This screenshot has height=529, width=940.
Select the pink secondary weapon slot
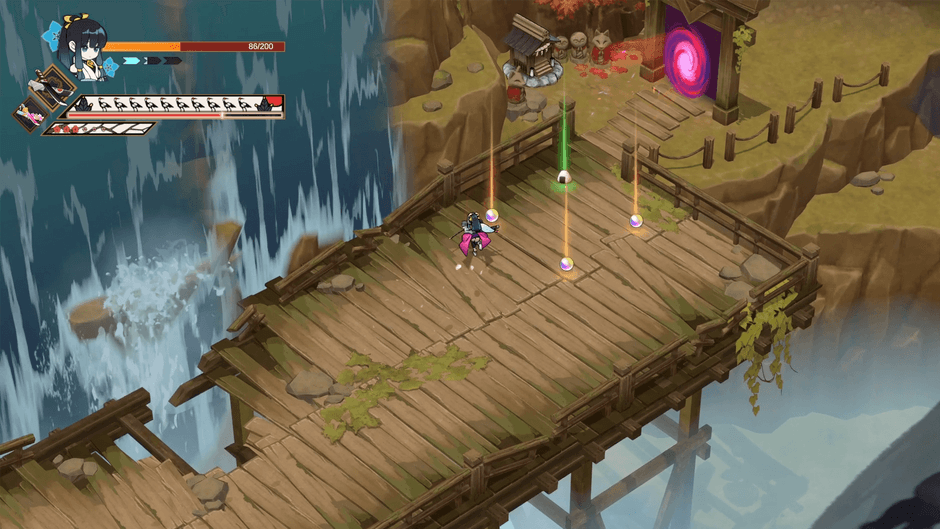coord(30,111)
